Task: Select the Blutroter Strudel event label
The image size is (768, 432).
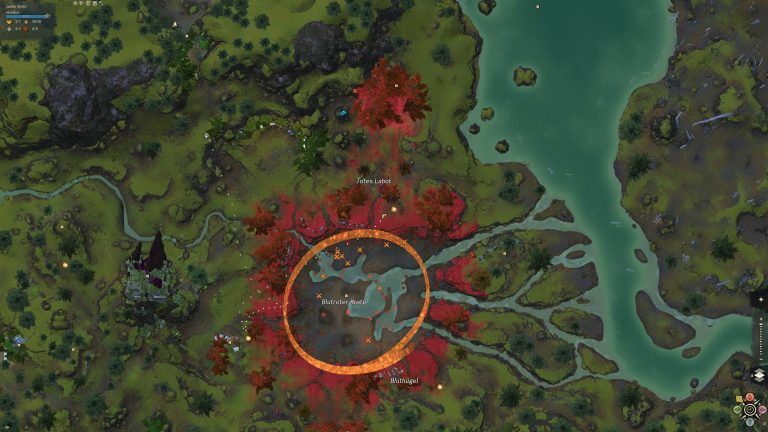Action: (x=345, y=300)
